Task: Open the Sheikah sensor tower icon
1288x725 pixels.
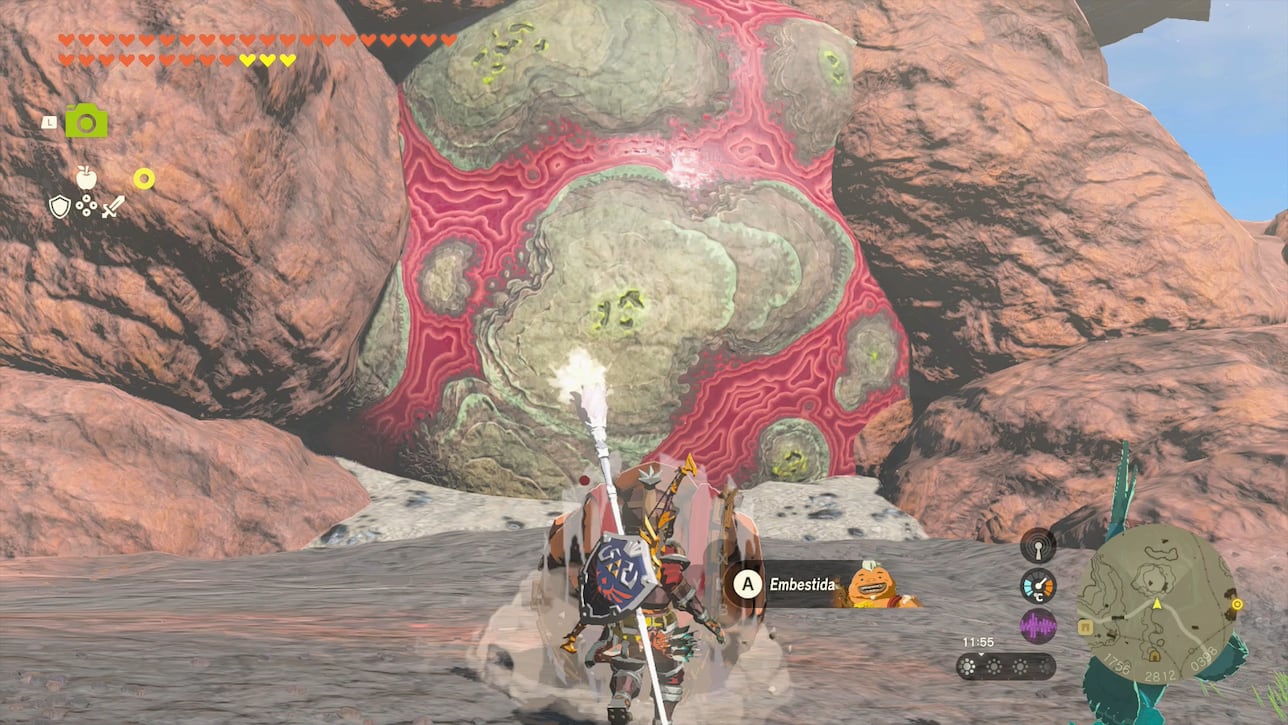Action: point(1037,545)
